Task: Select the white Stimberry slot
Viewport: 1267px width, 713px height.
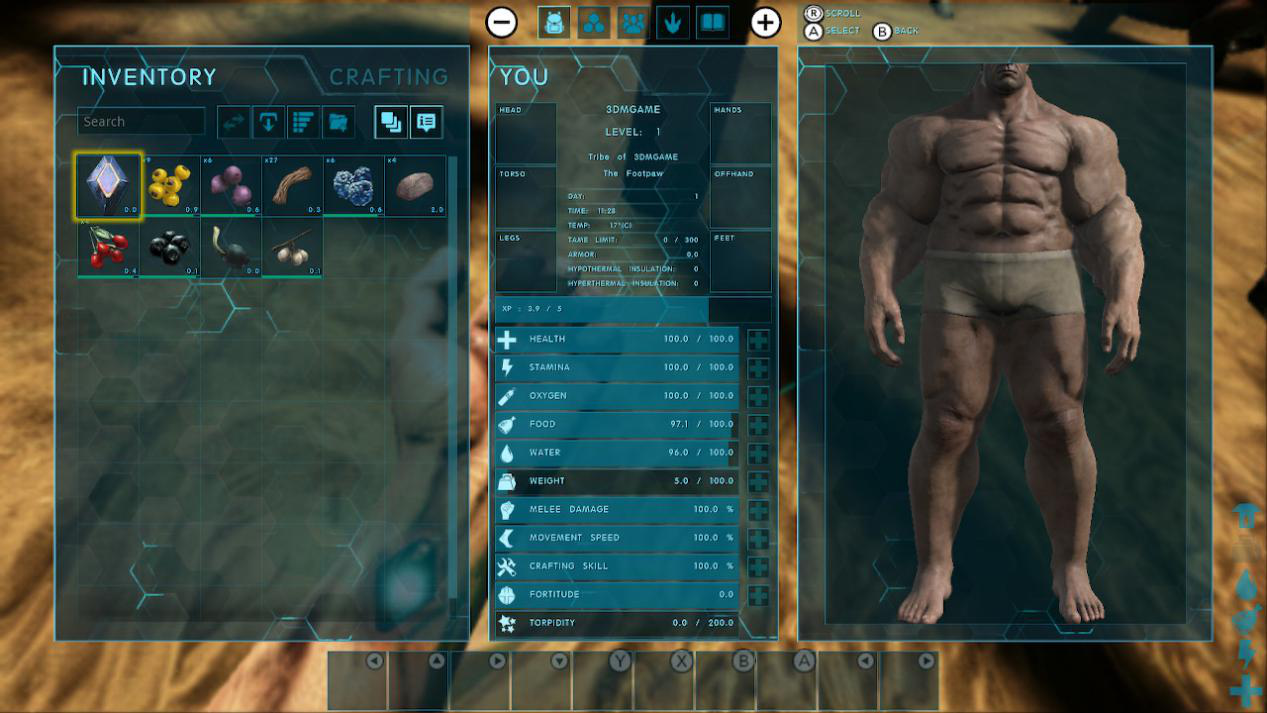Action: point(293,247)
